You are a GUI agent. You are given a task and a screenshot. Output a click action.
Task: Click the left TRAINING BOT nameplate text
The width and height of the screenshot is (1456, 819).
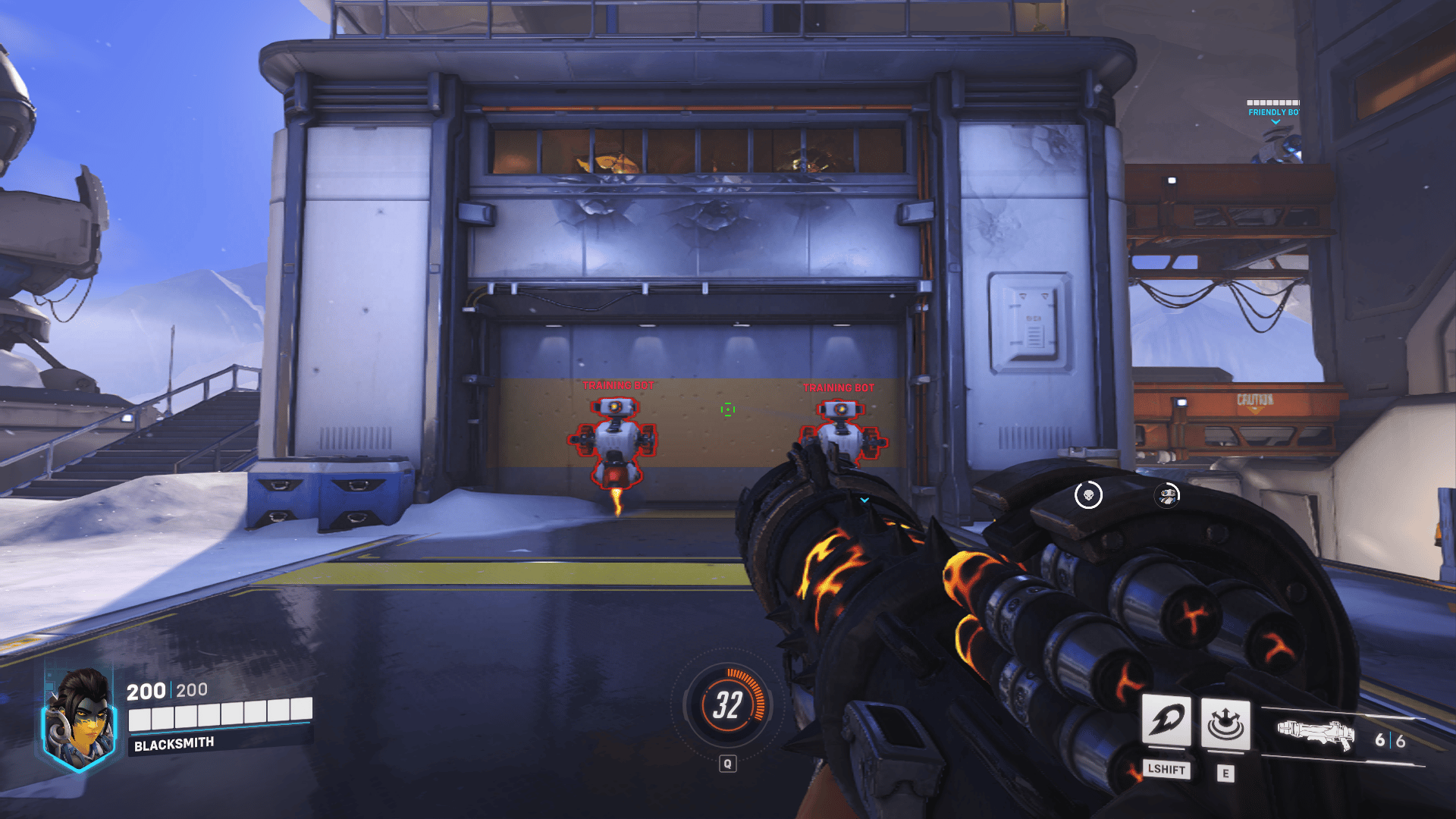[618, 386]
